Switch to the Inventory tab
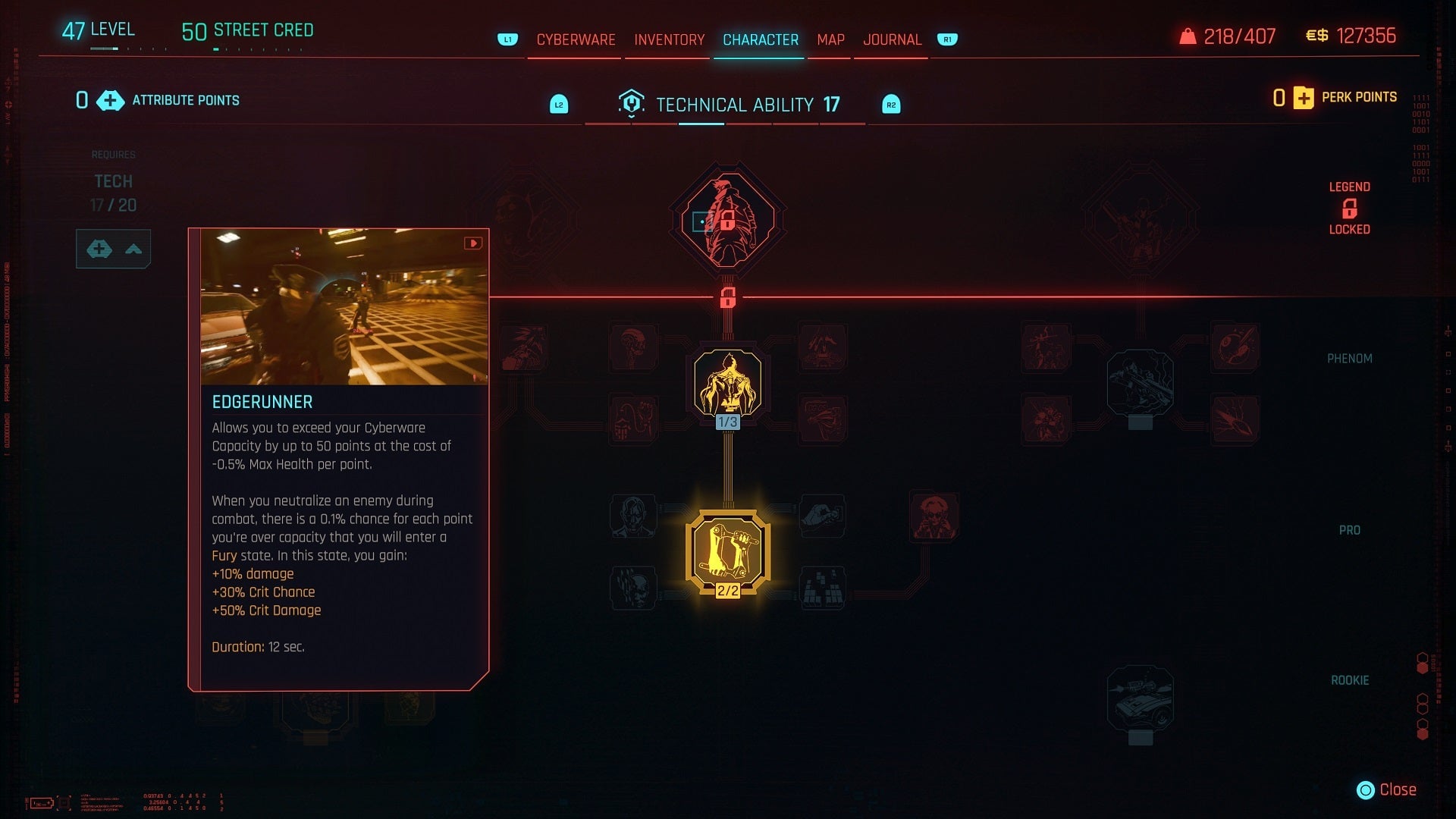Screen dimensions: 1456x819 click(x=667, y=39)
